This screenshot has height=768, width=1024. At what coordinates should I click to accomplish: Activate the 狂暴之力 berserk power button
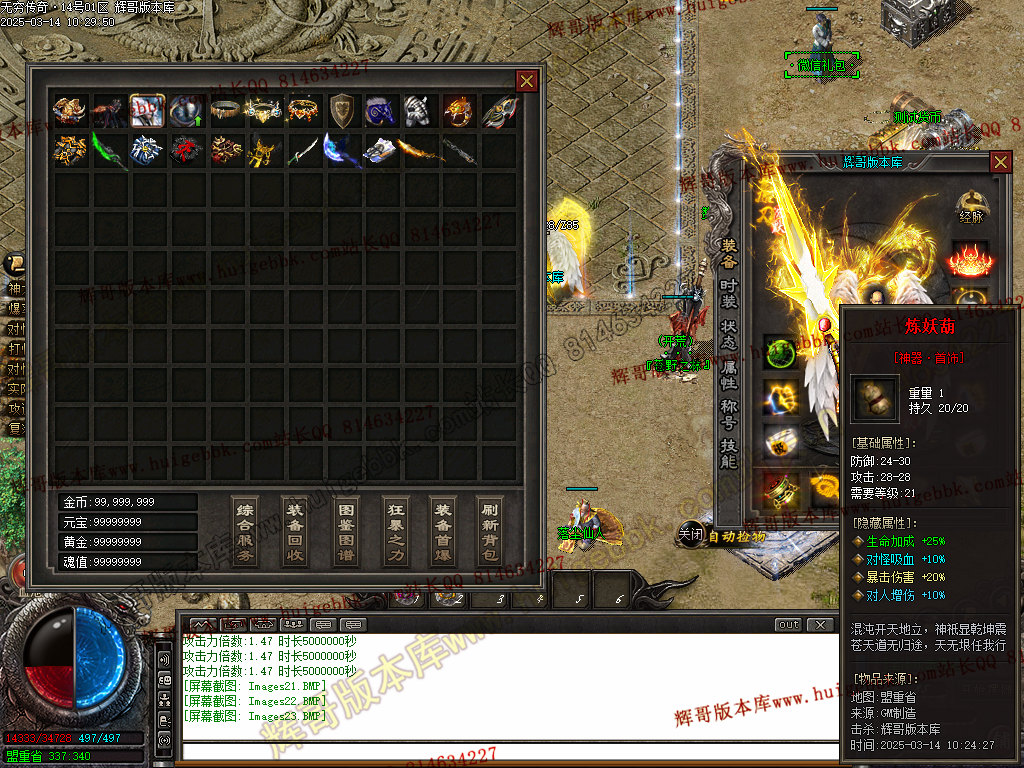click(x=396, y=530)
